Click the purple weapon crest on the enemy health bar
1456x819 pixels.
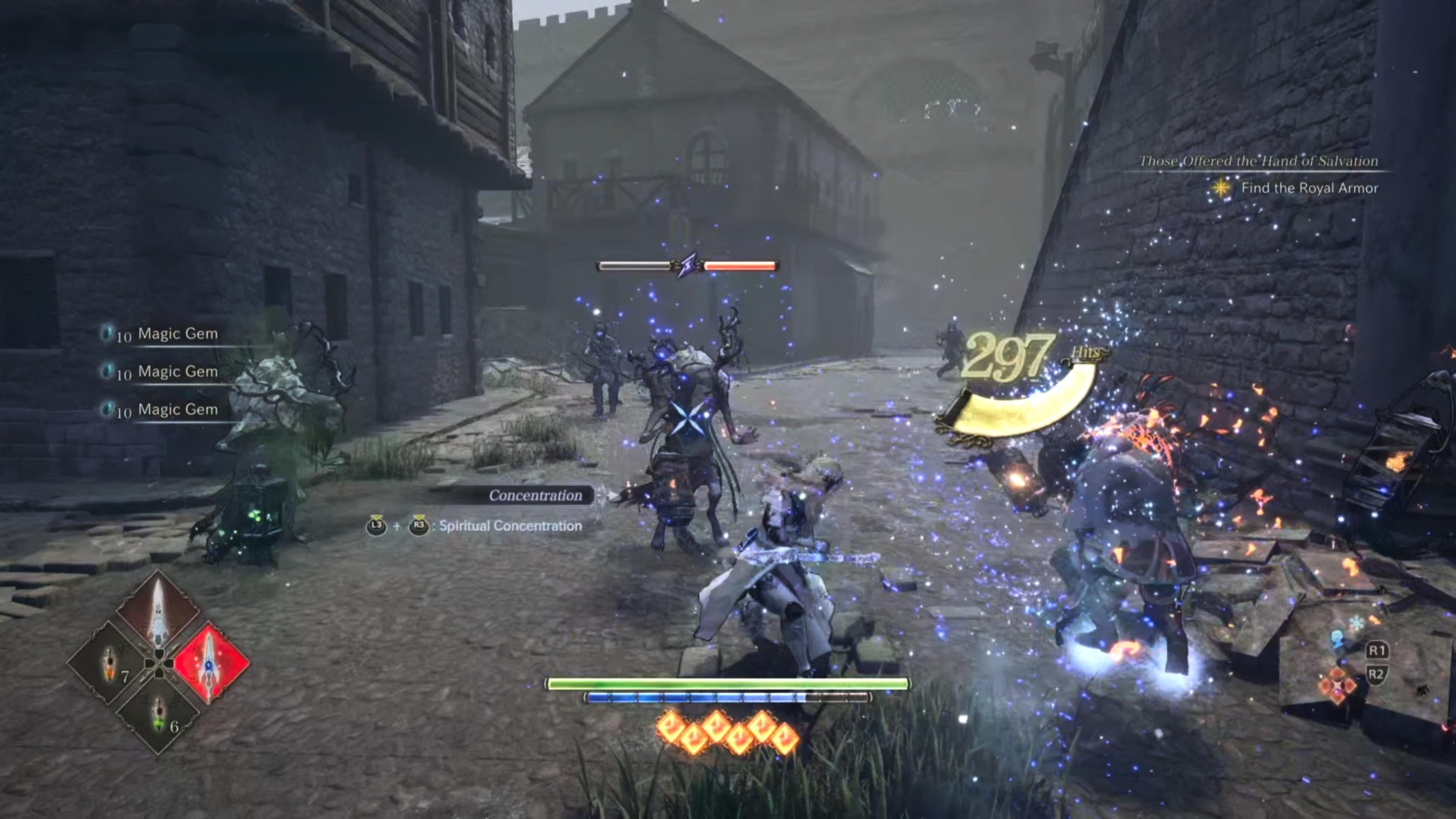(686, 264)
